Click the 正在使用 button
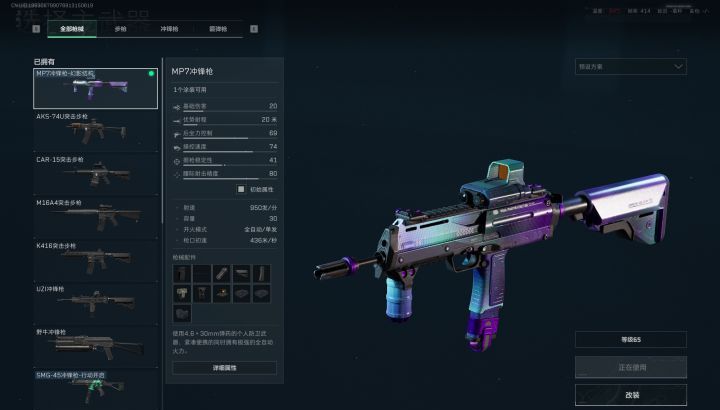The height and width of the screenshot is (410, 720). tap(630, 367)
